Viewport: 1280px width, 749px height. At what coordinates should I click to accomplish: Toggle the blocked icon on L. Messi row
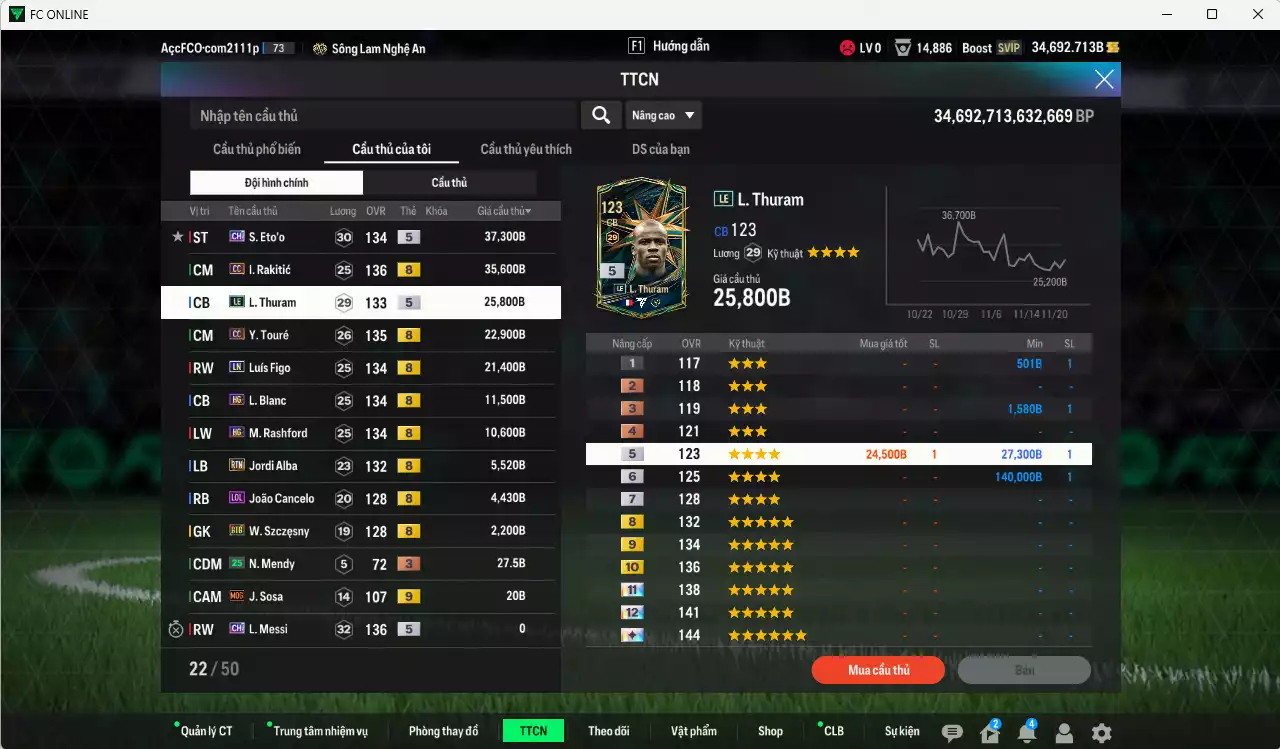[x=177, y=629]
